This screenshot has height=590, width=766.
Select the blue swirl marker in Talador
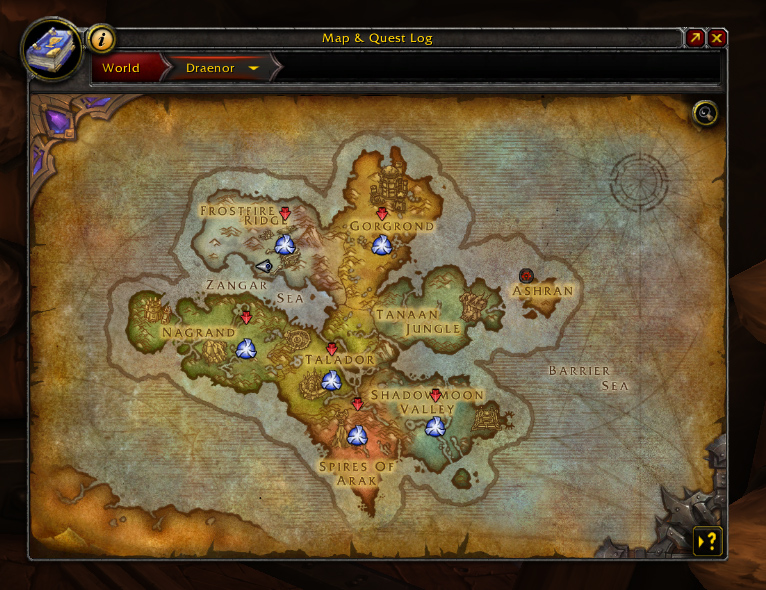pos(331,380)
